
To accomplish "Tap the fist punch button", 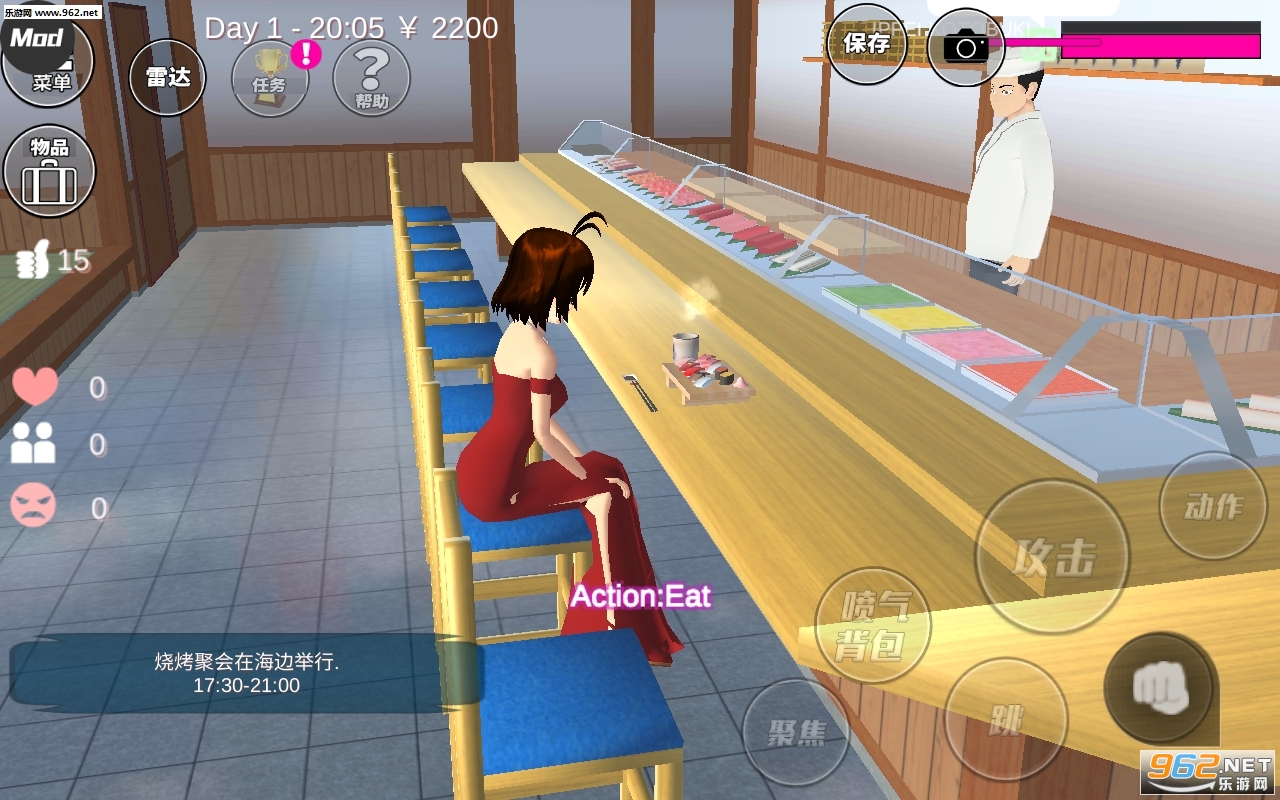I will pos(1159,688).
